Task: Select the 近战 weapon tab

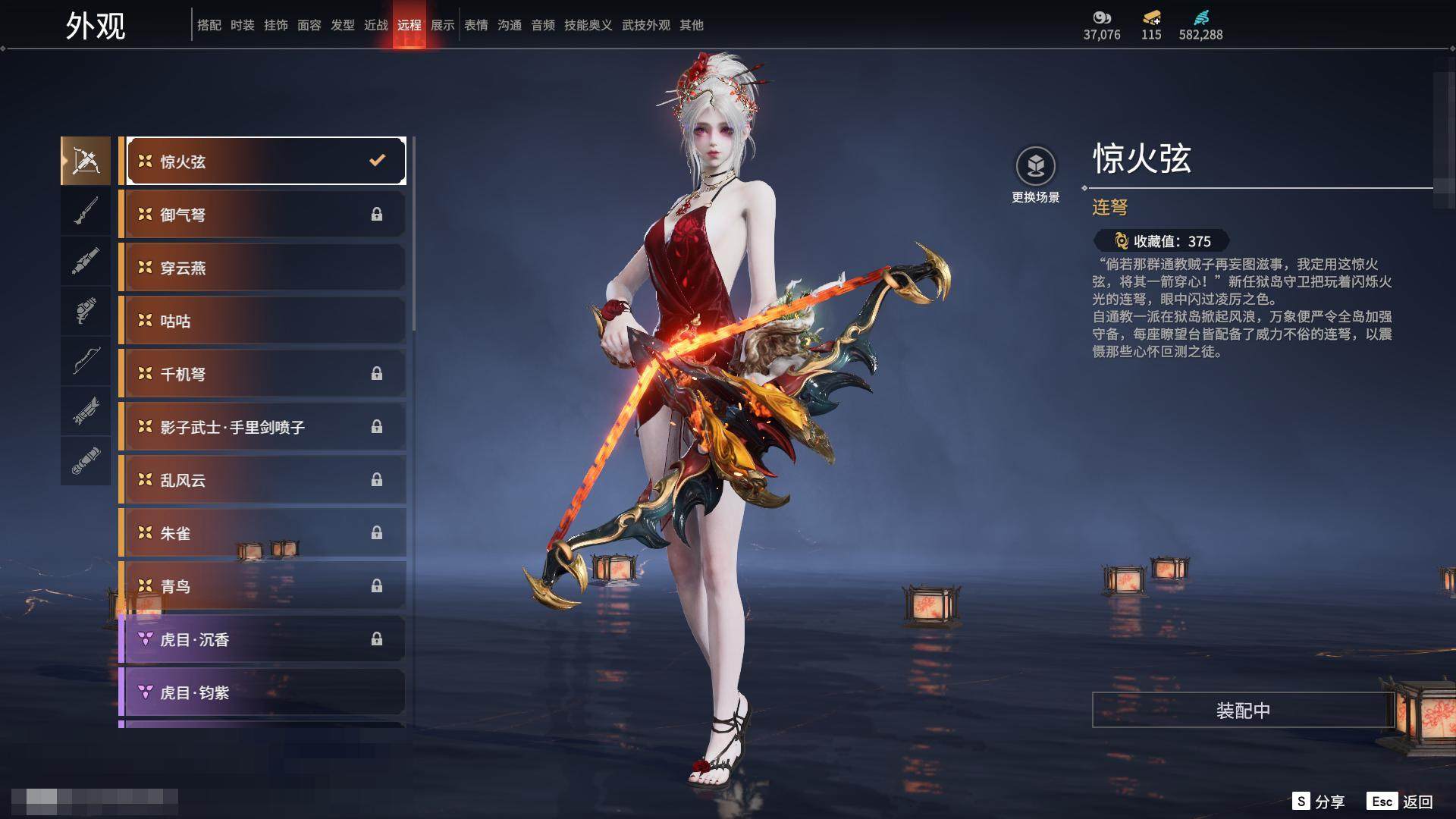Action: click(376, 25)
